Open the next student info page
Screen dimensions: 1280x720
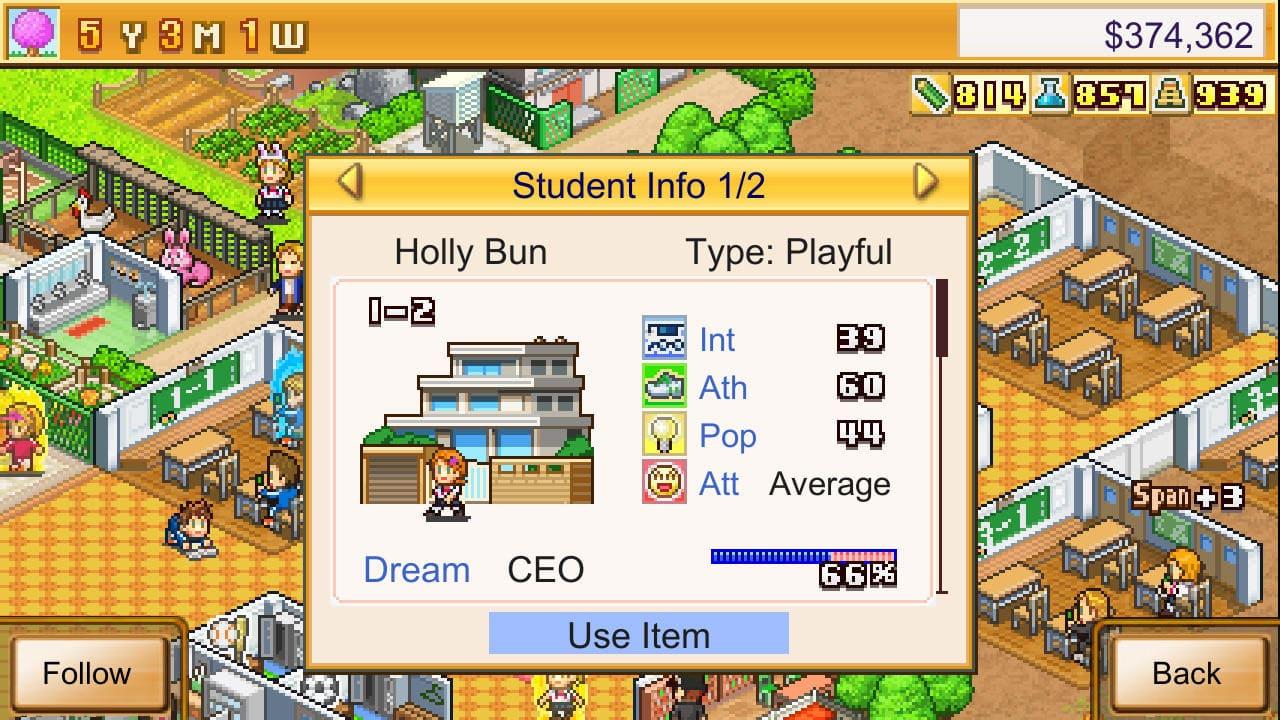point(927,183)
